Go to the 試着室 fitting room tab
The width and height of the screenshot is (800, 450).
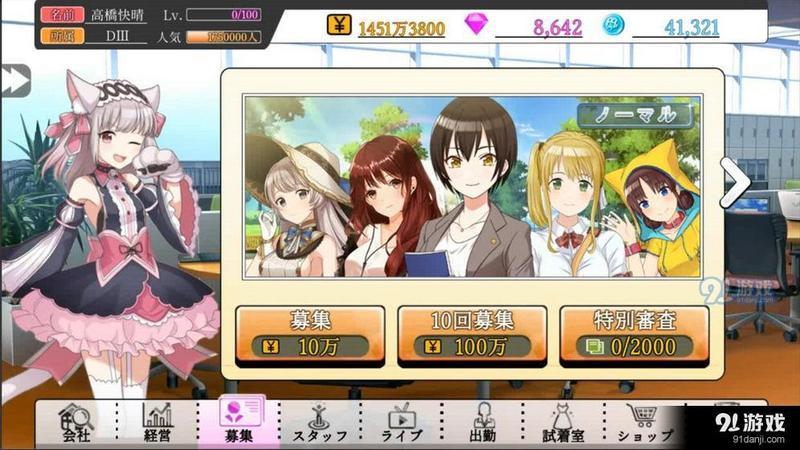(x=564, y=423)
